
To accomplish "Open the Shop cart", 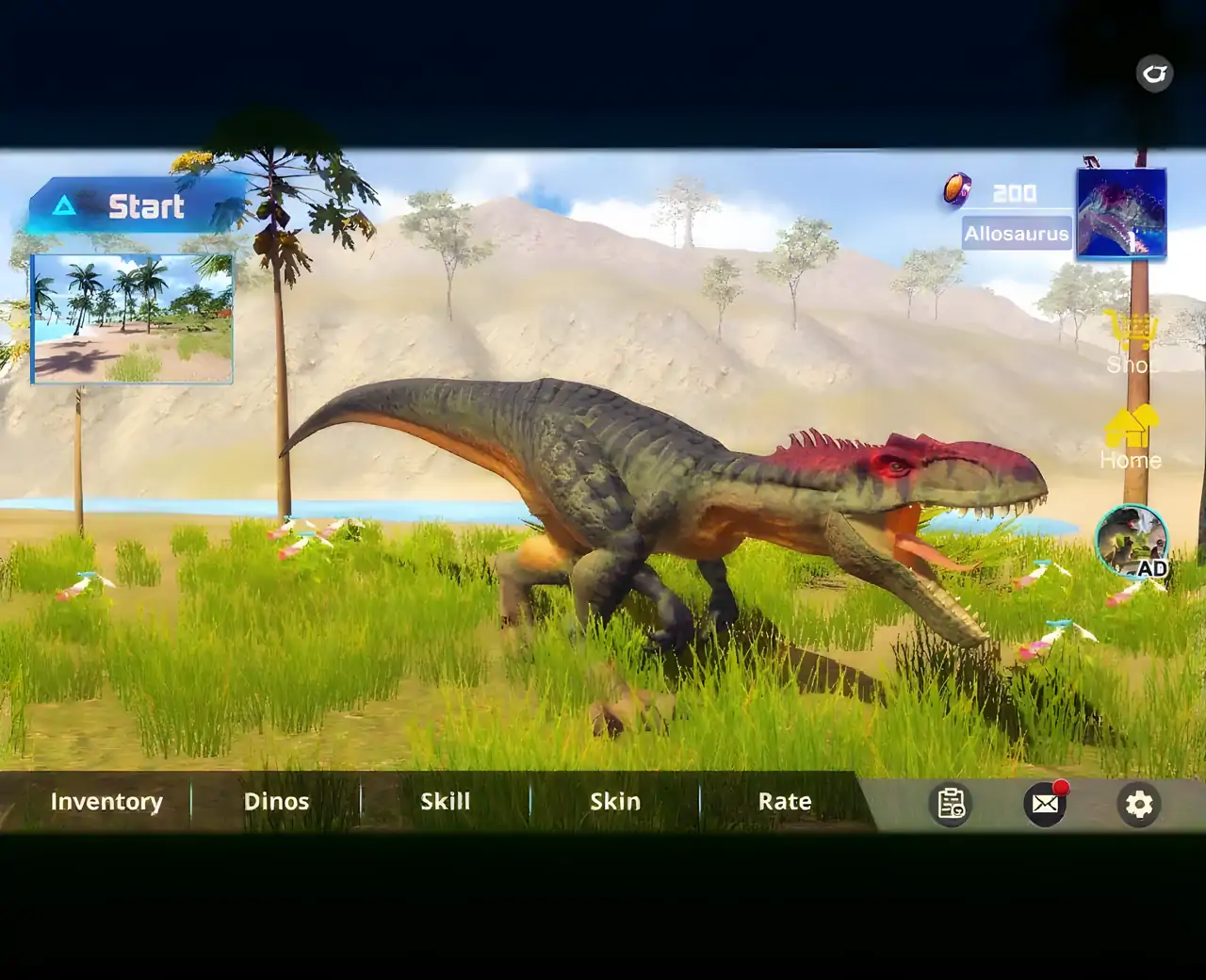I will (1131, 342).
